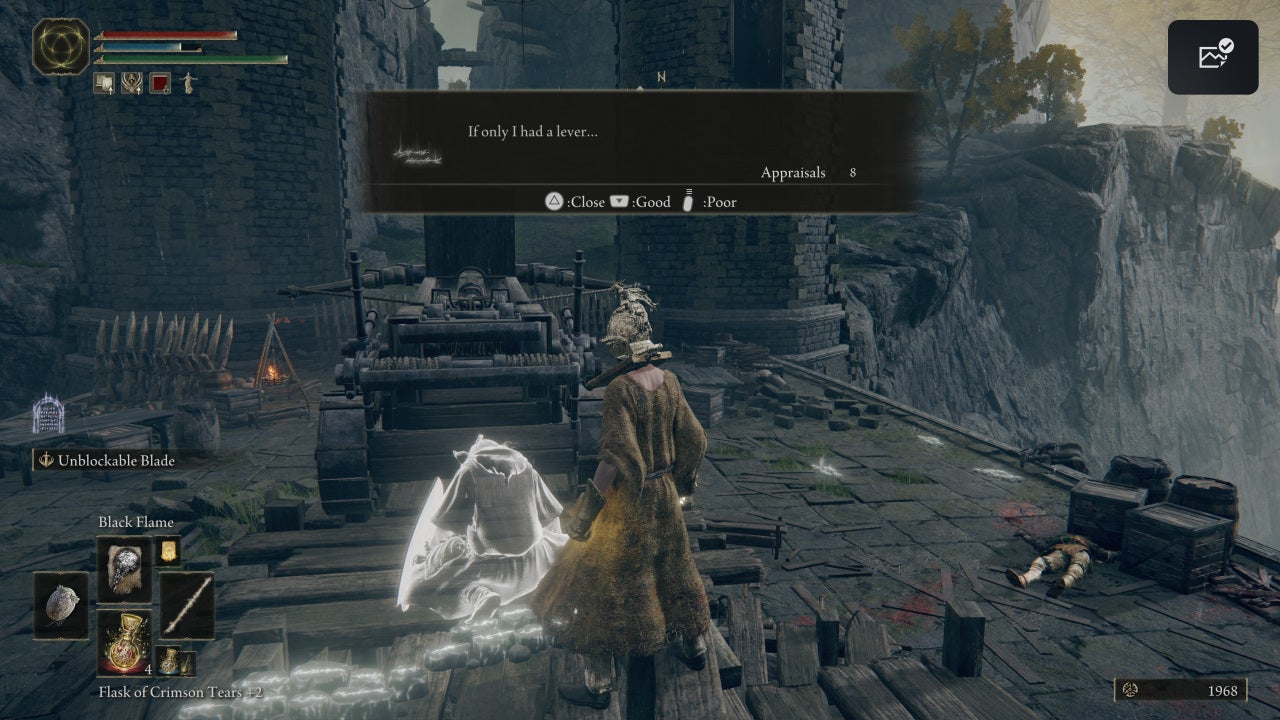Screen dimensions: 1280x720
Task: Select the Black Flame incantation icon
Action: [x=124, y=571]
